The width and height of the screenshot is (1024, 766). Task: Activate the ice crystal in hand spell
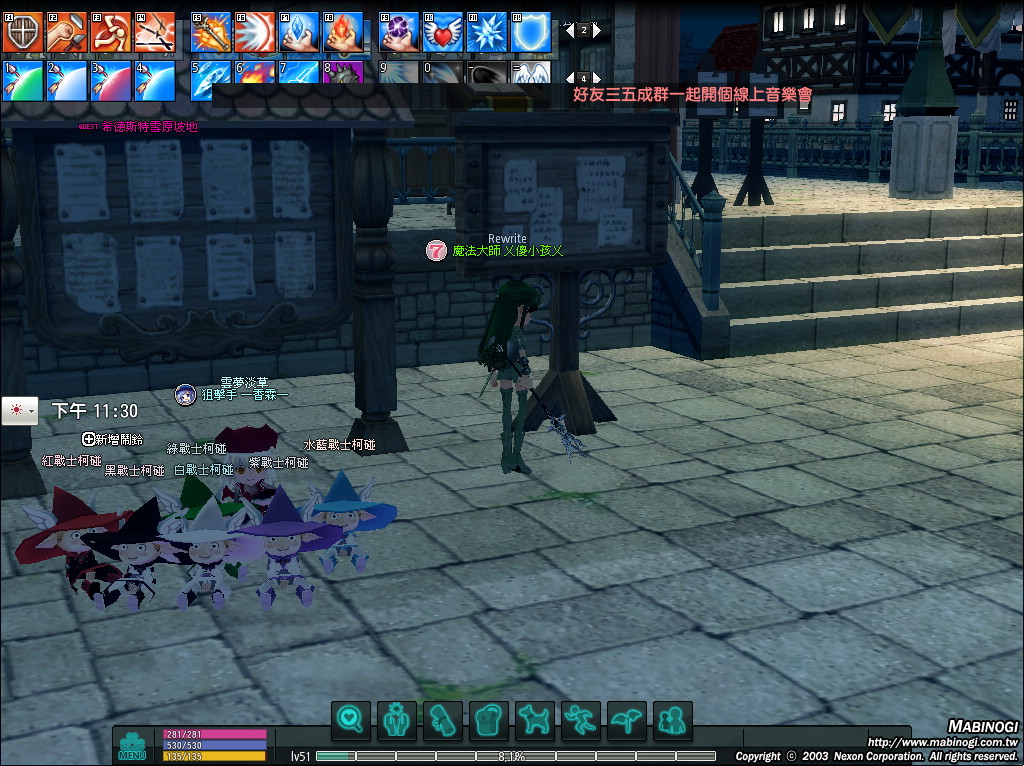click(x=299, y=32)
